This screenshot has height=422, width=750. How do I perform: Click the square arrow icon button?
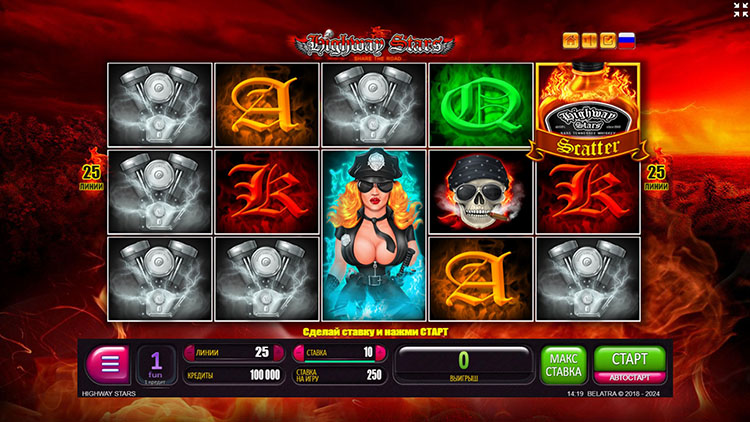(x=607, y=41)
